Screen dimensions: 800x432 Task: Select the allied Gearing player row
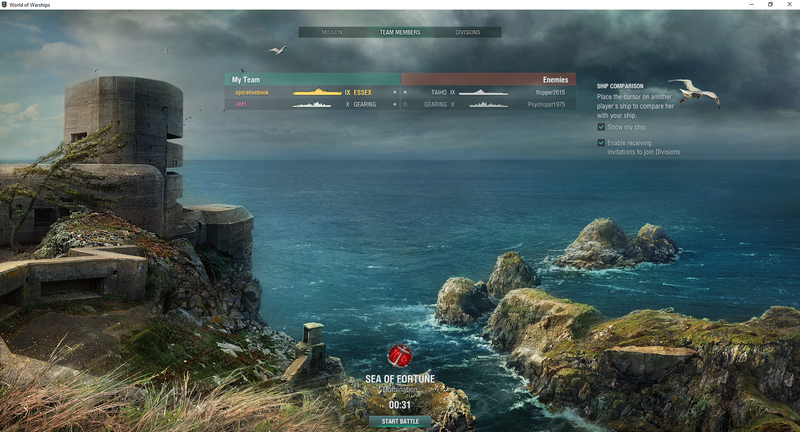(312, 104)
